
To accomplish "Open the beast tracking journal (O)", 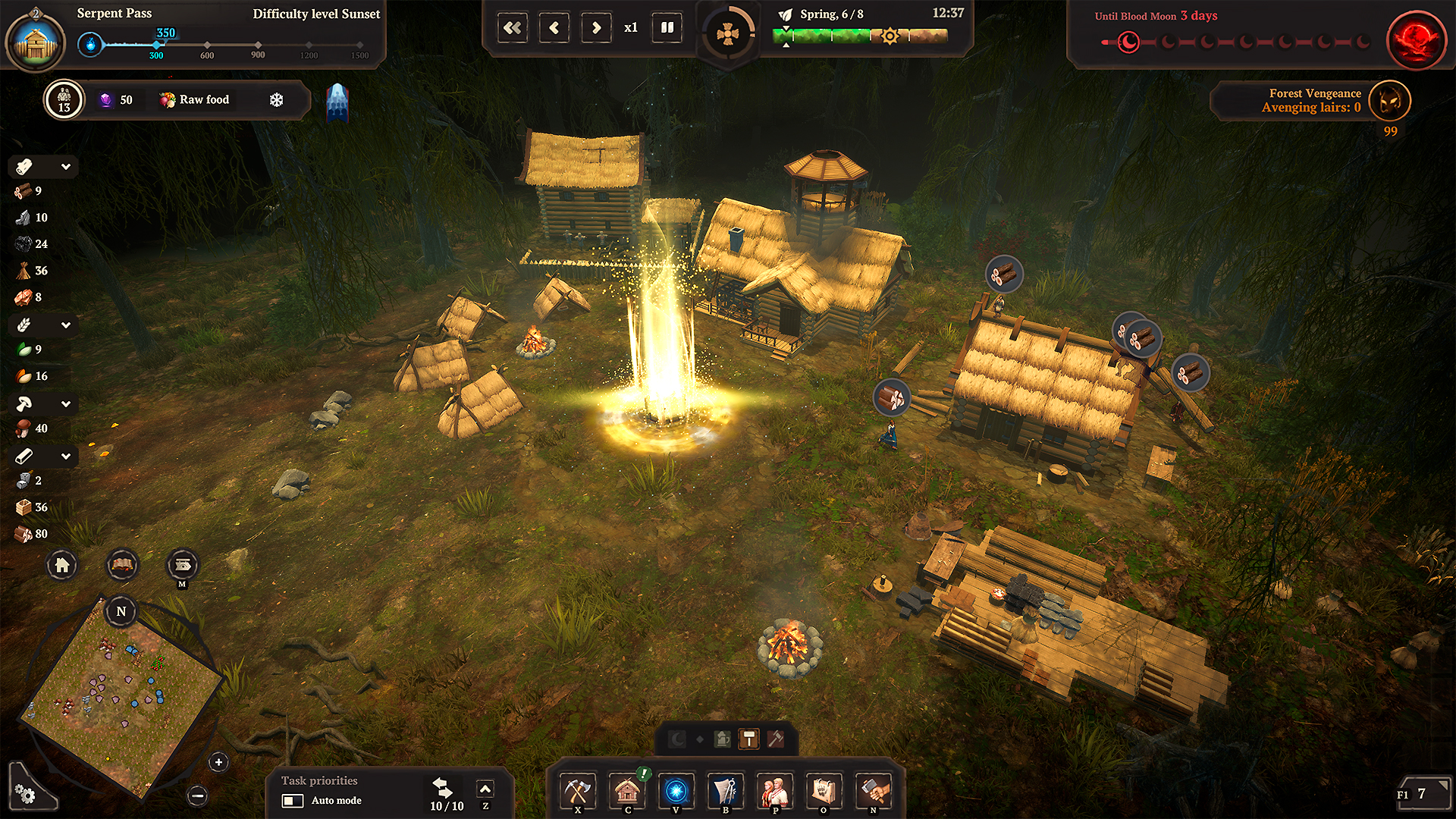I will point(824,792).
